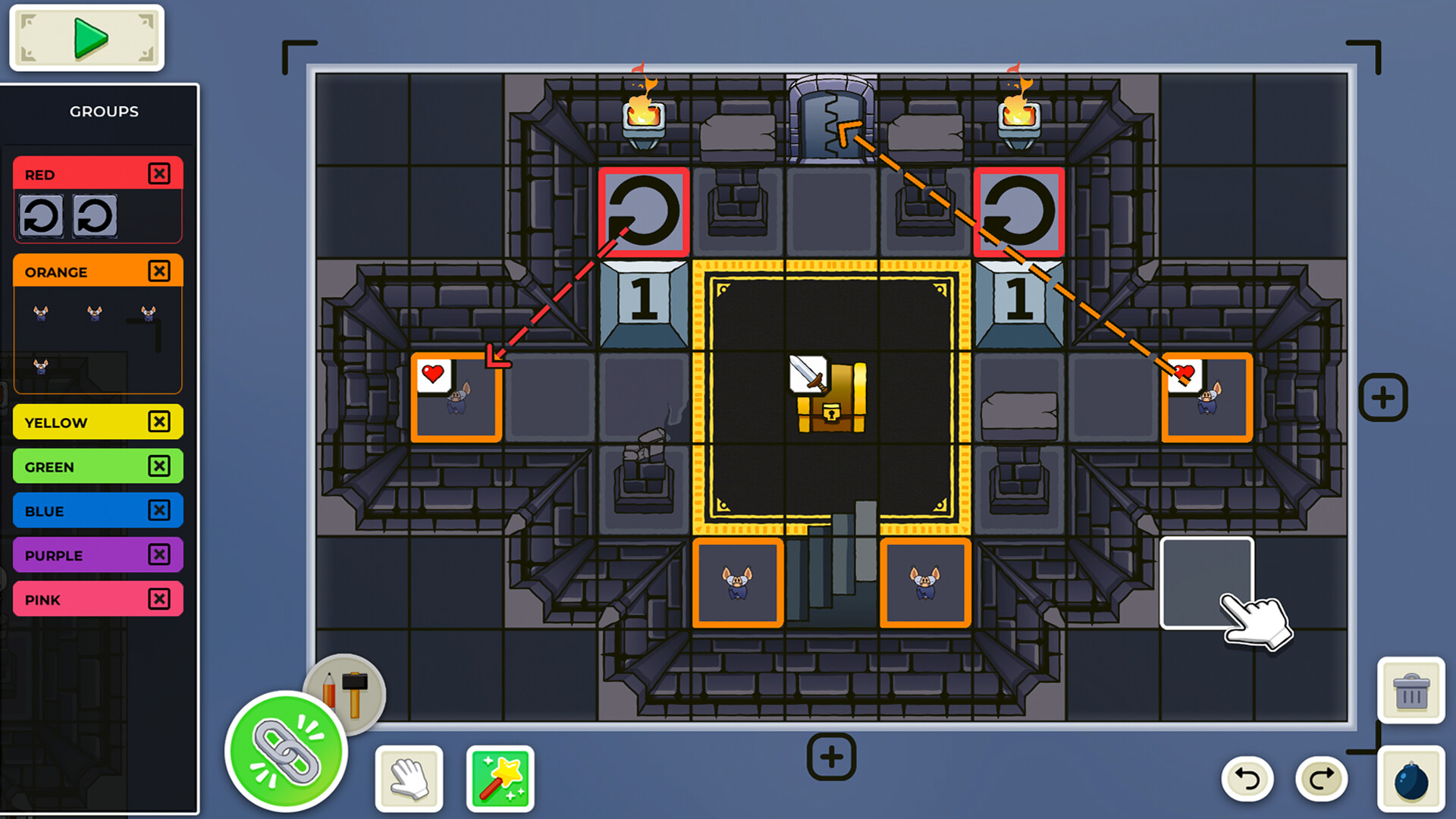Open the trash bin delete tool
Screen dimensions: 1456x819
point(1411,691)
